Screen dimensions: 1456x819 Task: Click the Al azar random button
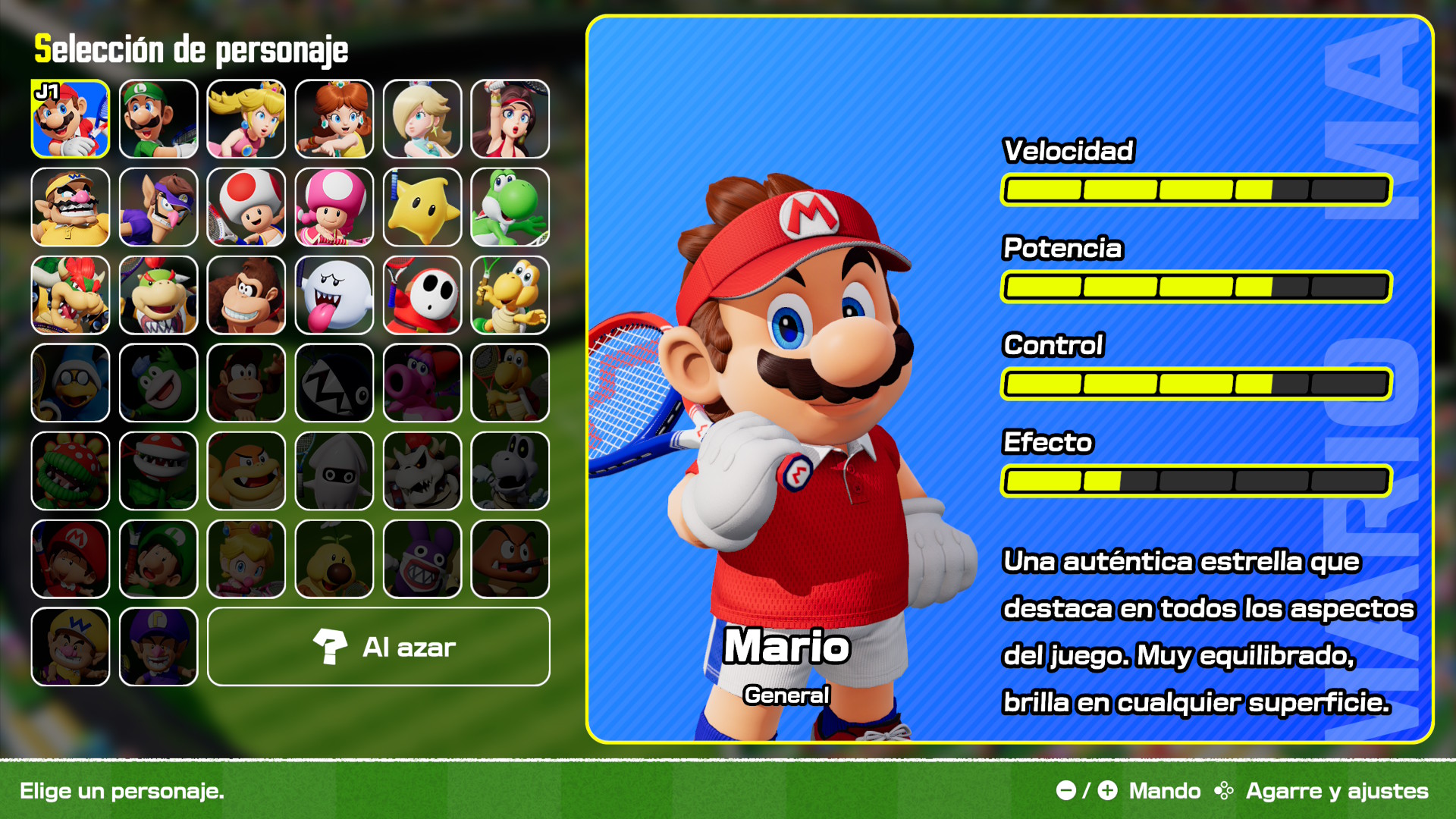[378, 647]
